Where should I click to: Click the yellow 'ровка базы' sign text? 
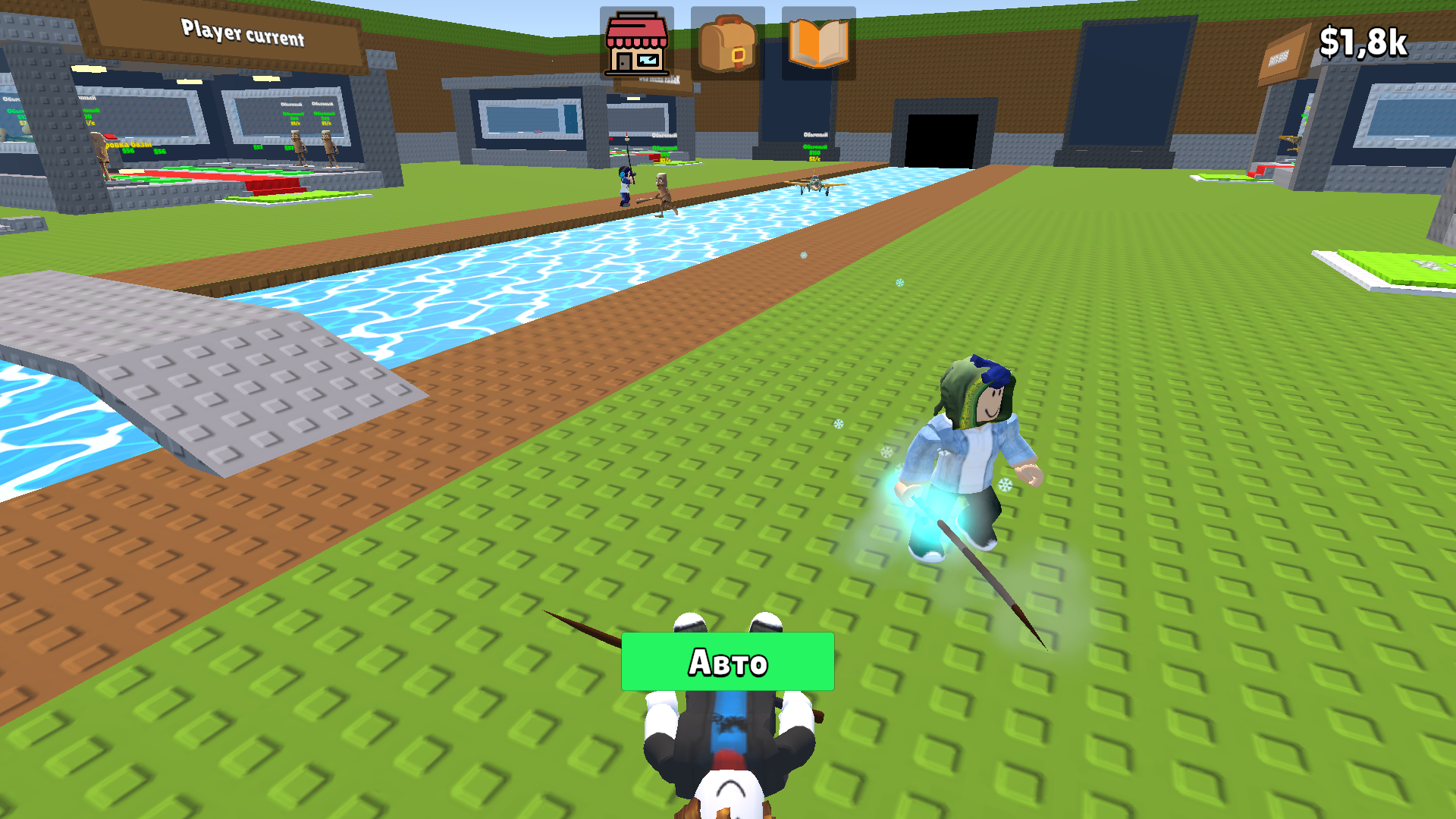(128, 144)
